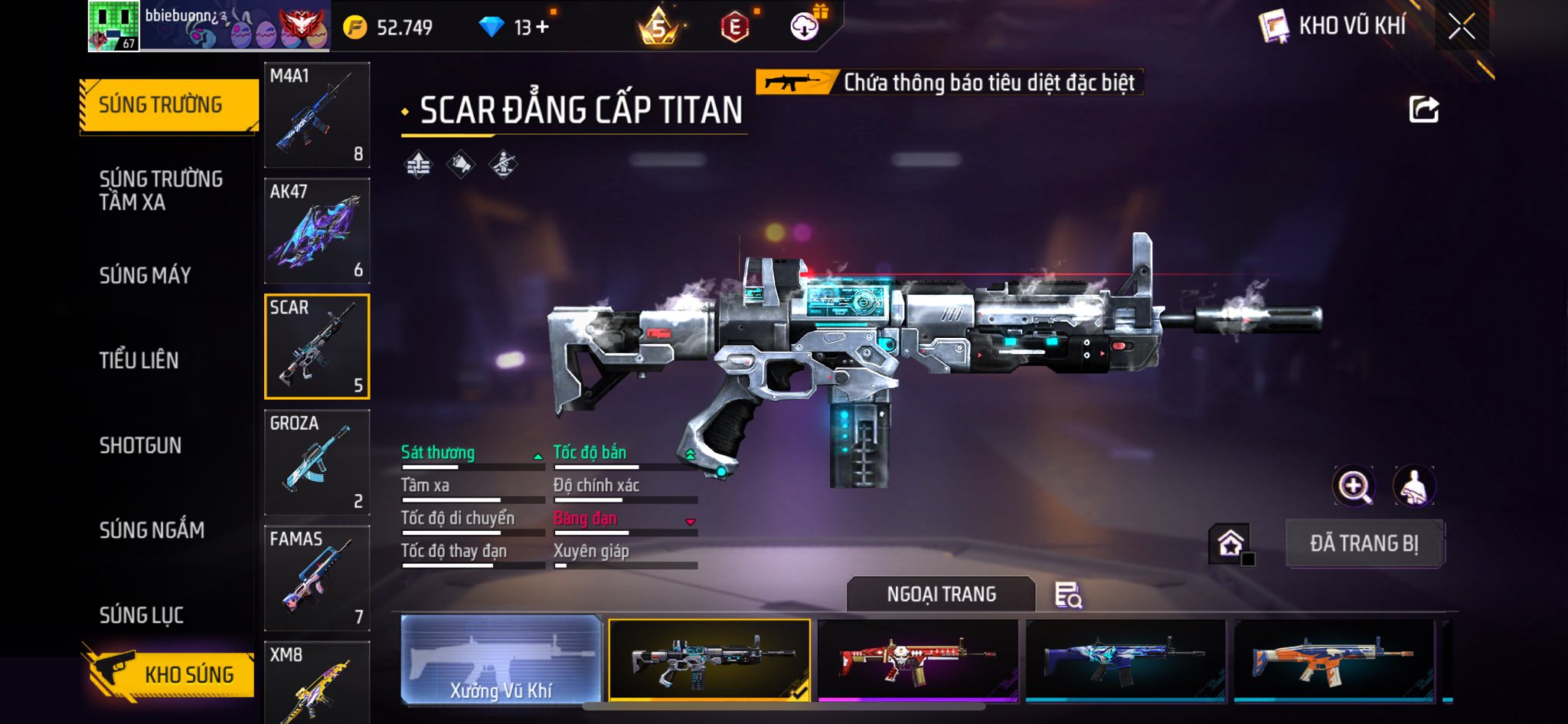Screen dimensions: 1568x724
Task: Zoom in with the magnifier icon
Action: click(x=1354, y=486)
